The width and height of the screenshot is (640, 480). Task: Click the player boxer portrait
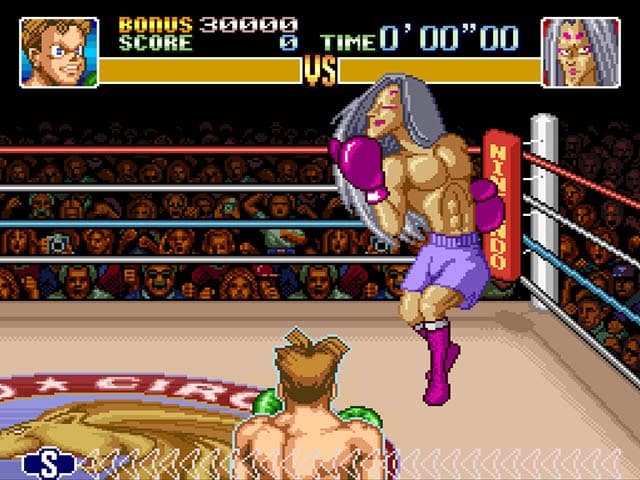(59, 52)
